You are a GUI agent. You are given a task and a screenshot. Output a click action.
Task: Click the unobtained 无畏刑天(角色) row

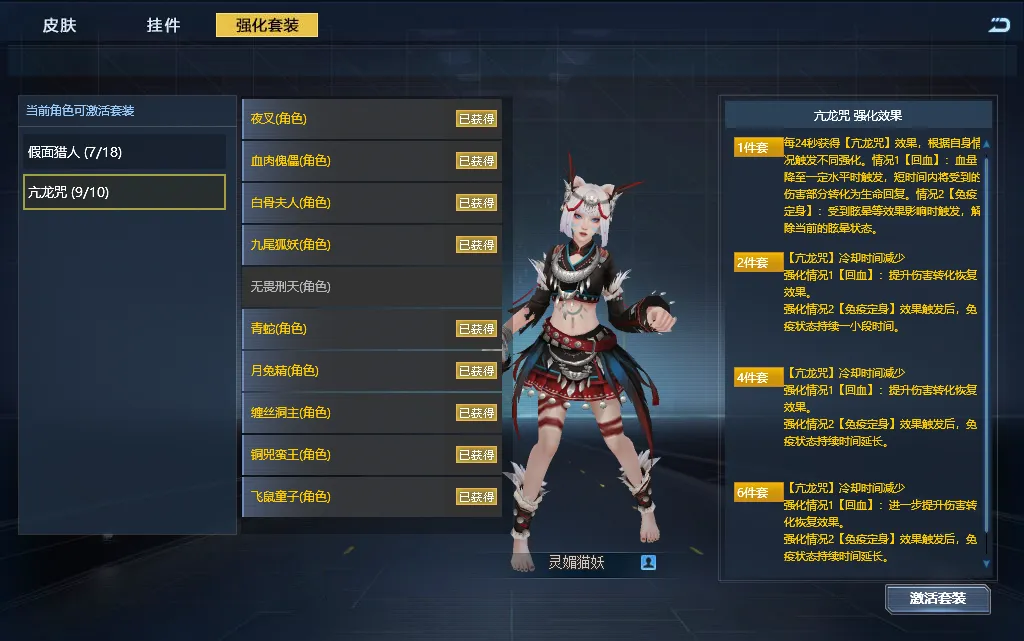tap(371, 287)
